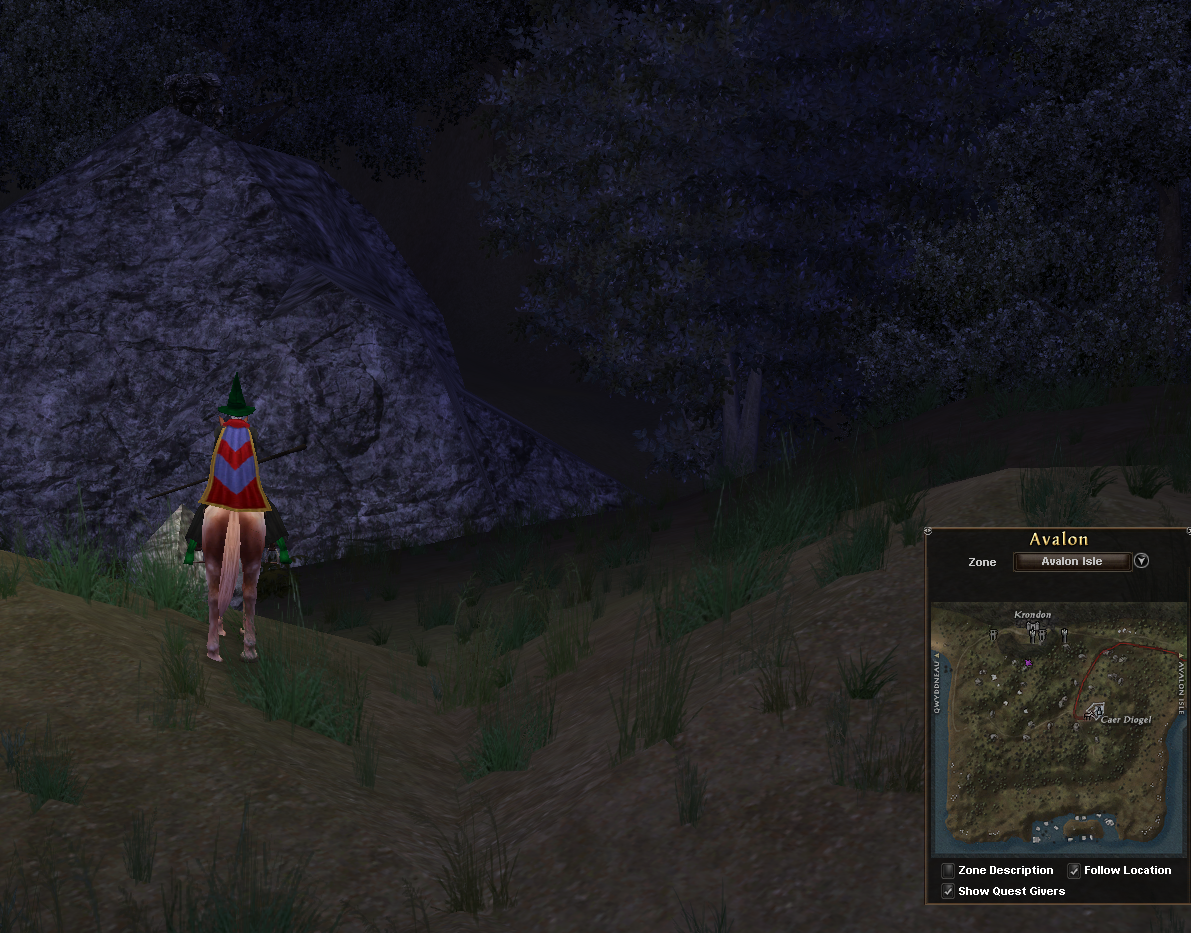Click the Avalon Isle label on the map edge
1191x933 pixels.
tap(1181, 684)
